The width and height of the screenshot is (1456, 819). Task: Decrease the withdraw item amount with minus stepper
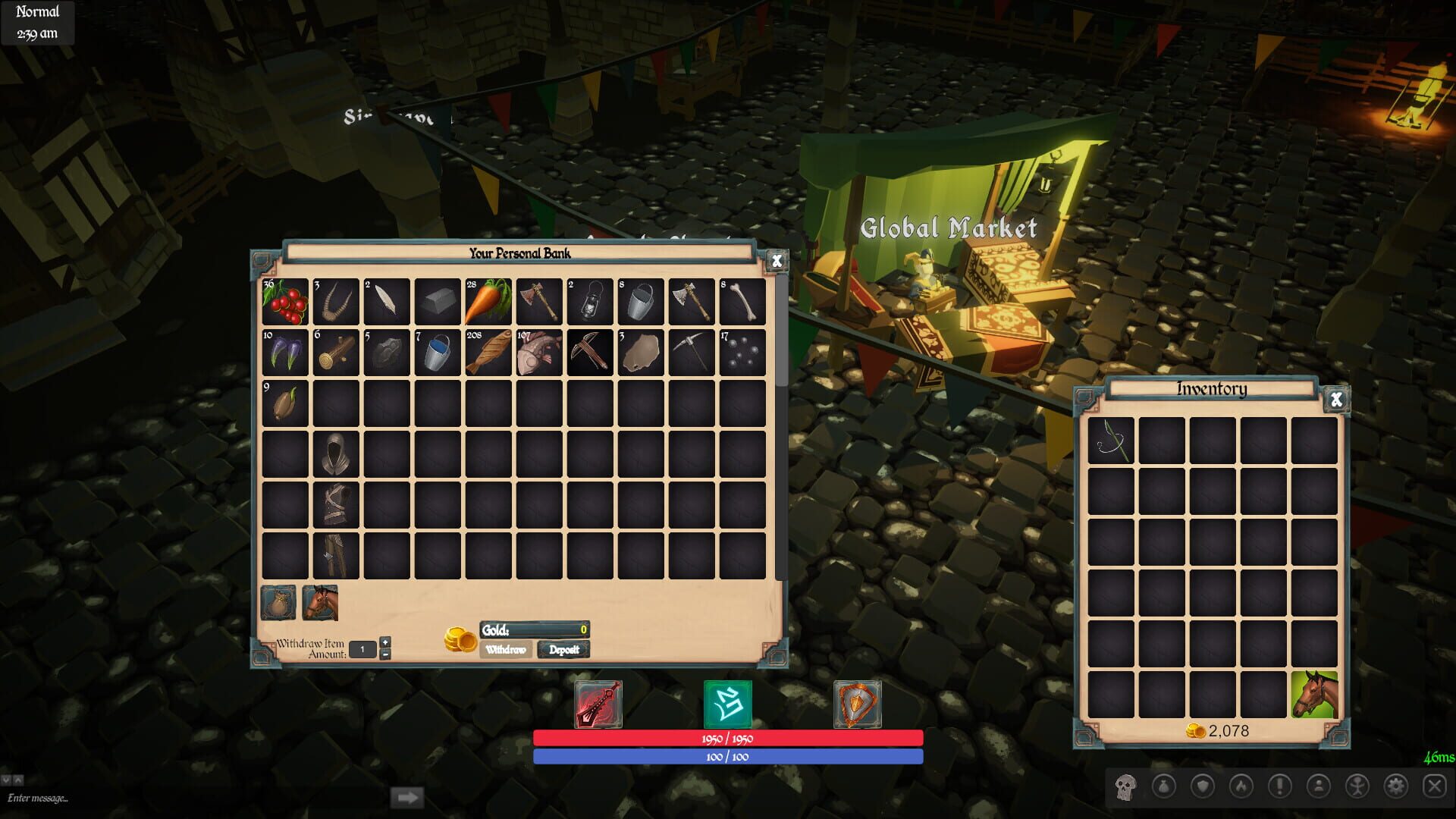coord(385,654)
